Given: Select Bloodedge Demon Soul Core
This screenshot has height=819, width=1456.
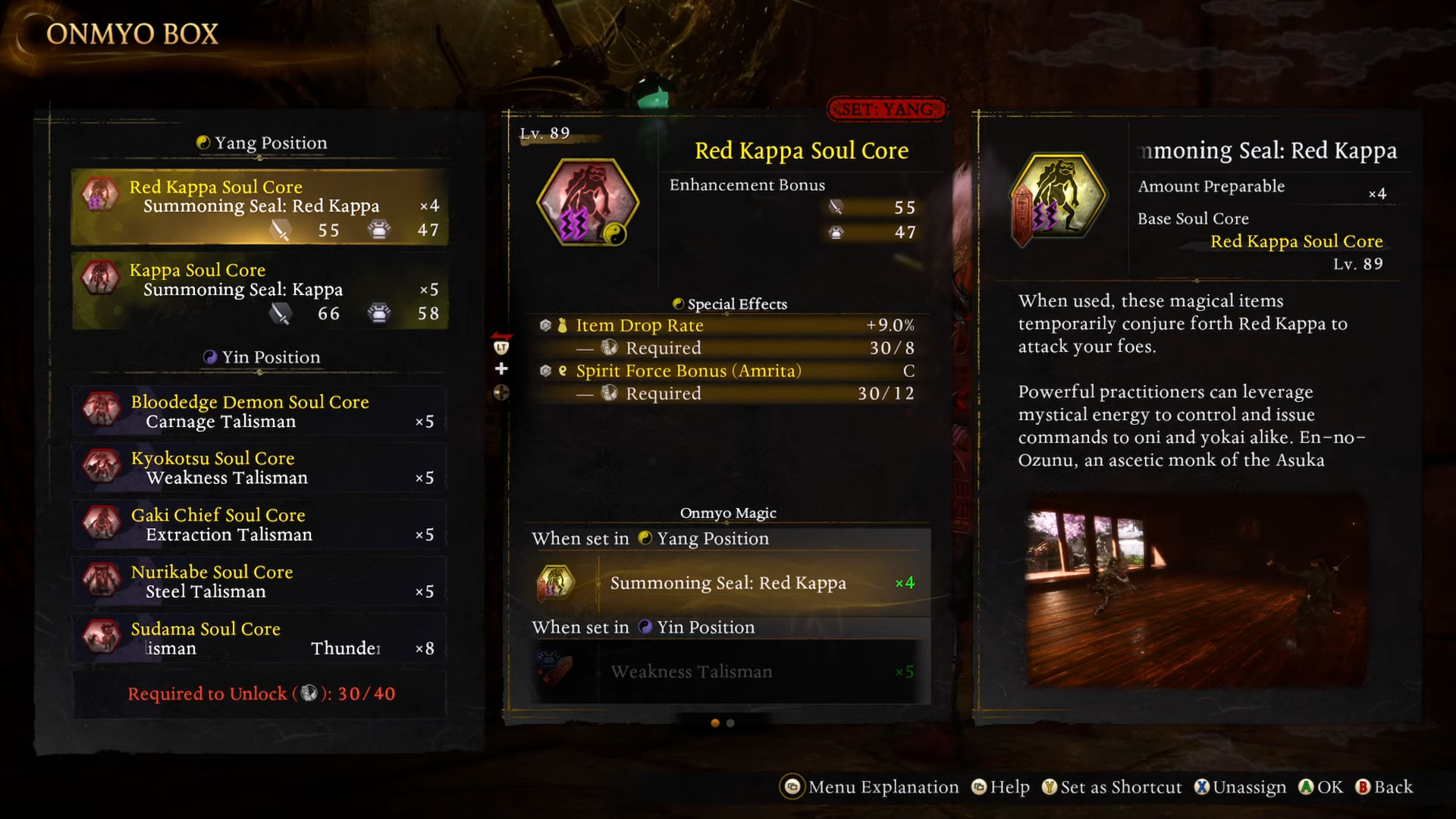Looking at the screenshot, I should pyautogui.click(x=259, y=411).
